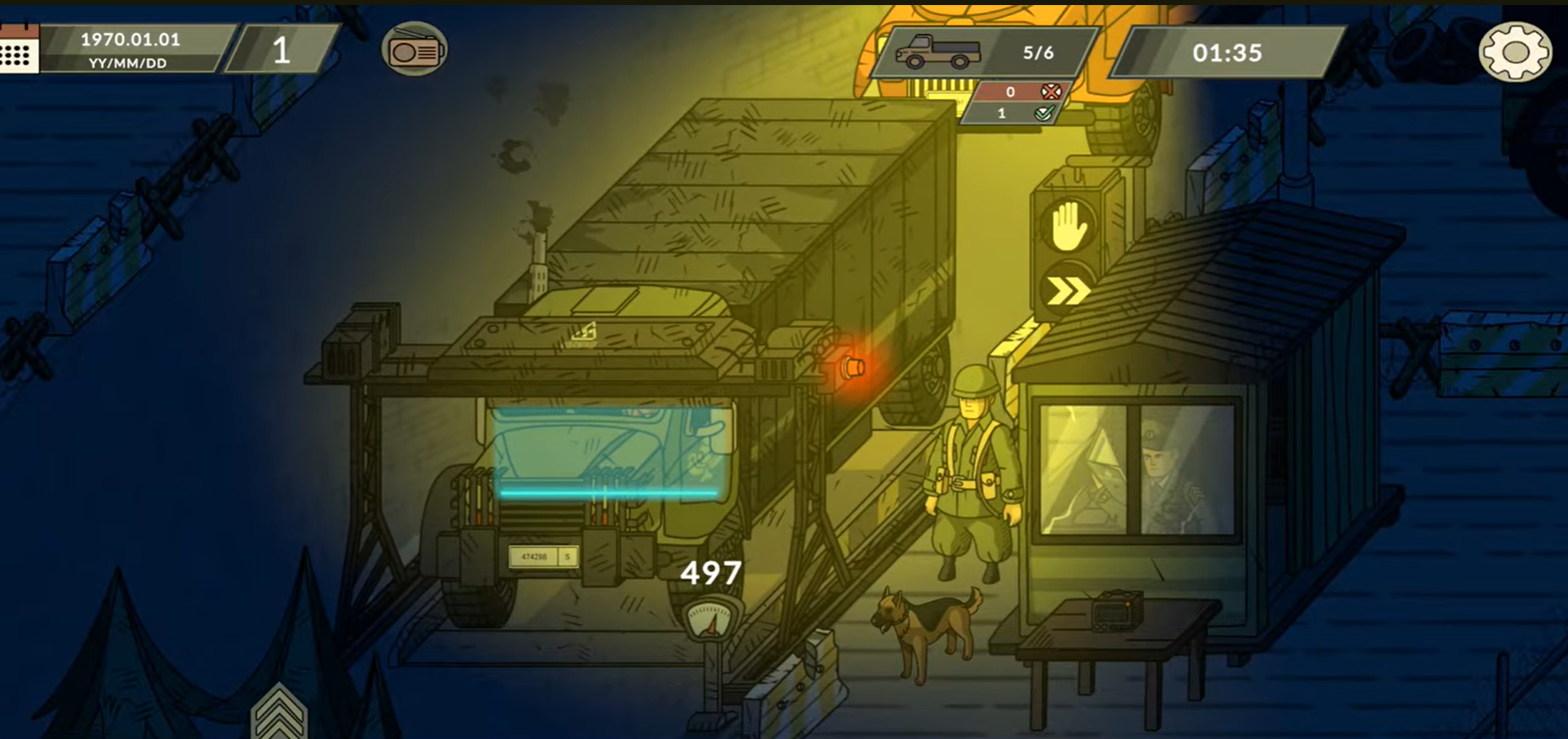1568x739 pixels.
Task: Open the radio icon
Action: 414,50
